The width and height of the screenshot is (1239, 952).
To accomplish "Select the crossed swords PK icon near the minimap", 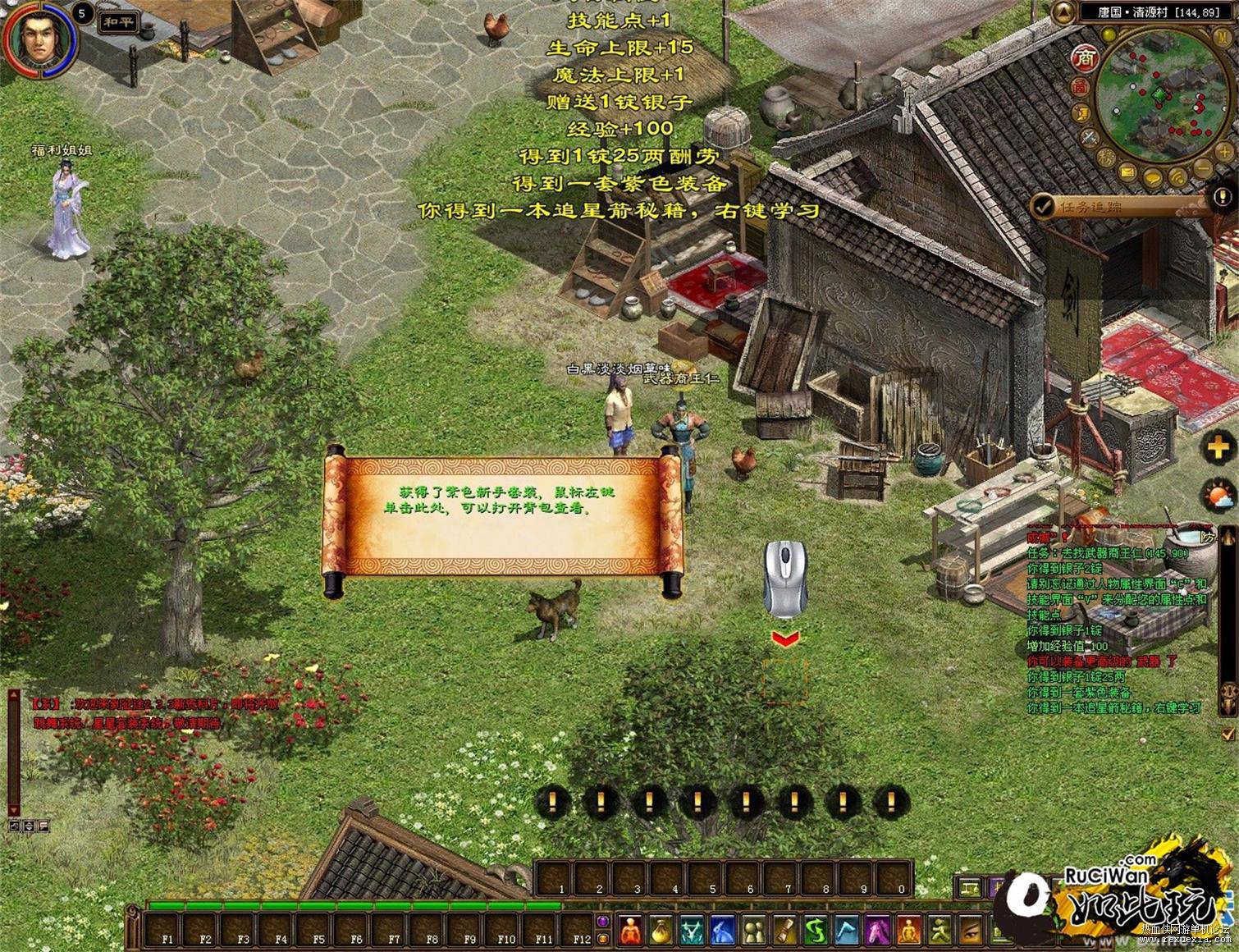I will pos(1089,138).
